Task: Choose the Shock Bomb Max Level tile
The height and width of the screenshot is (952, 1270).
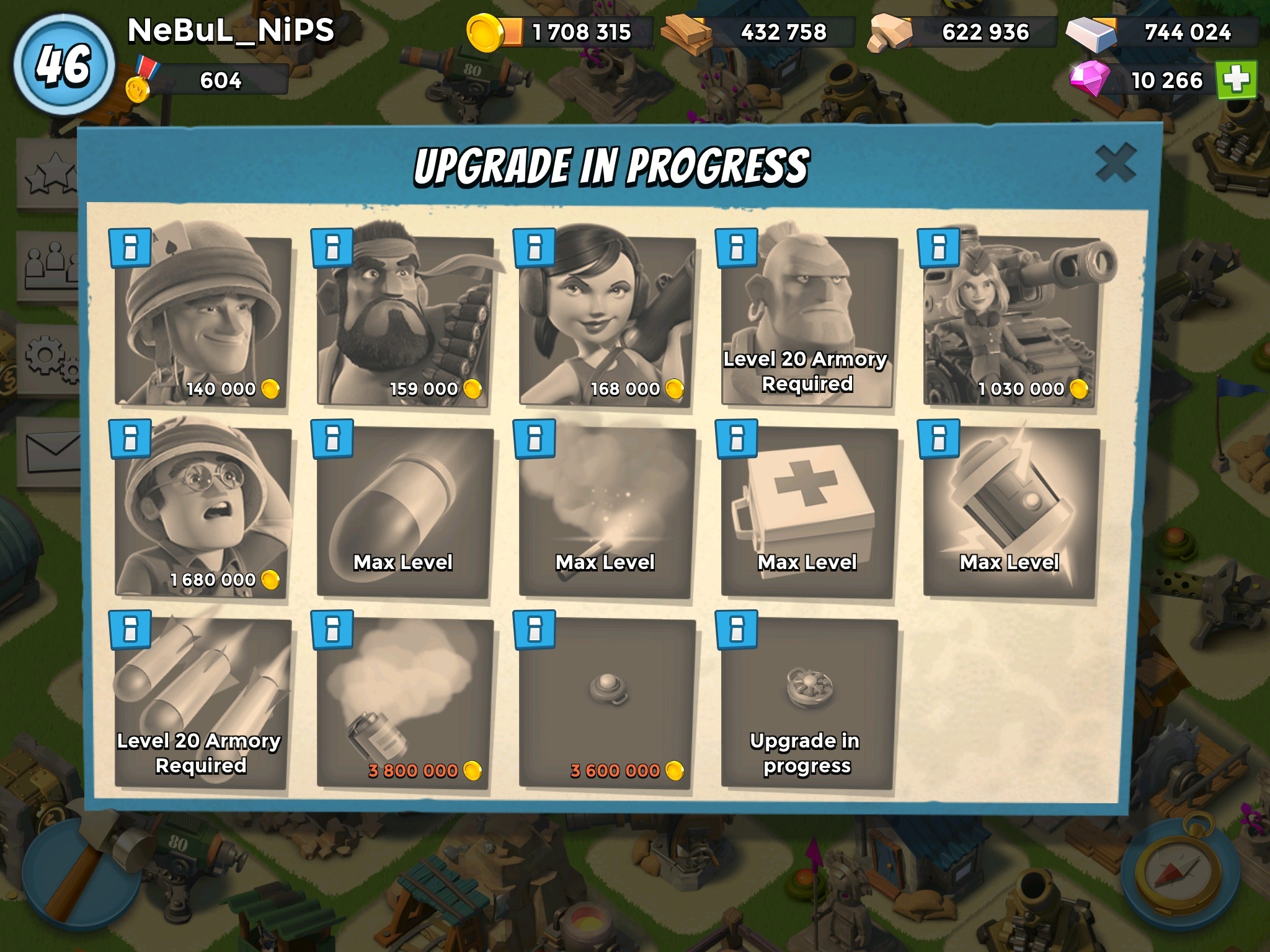Action: (1011, 512)
